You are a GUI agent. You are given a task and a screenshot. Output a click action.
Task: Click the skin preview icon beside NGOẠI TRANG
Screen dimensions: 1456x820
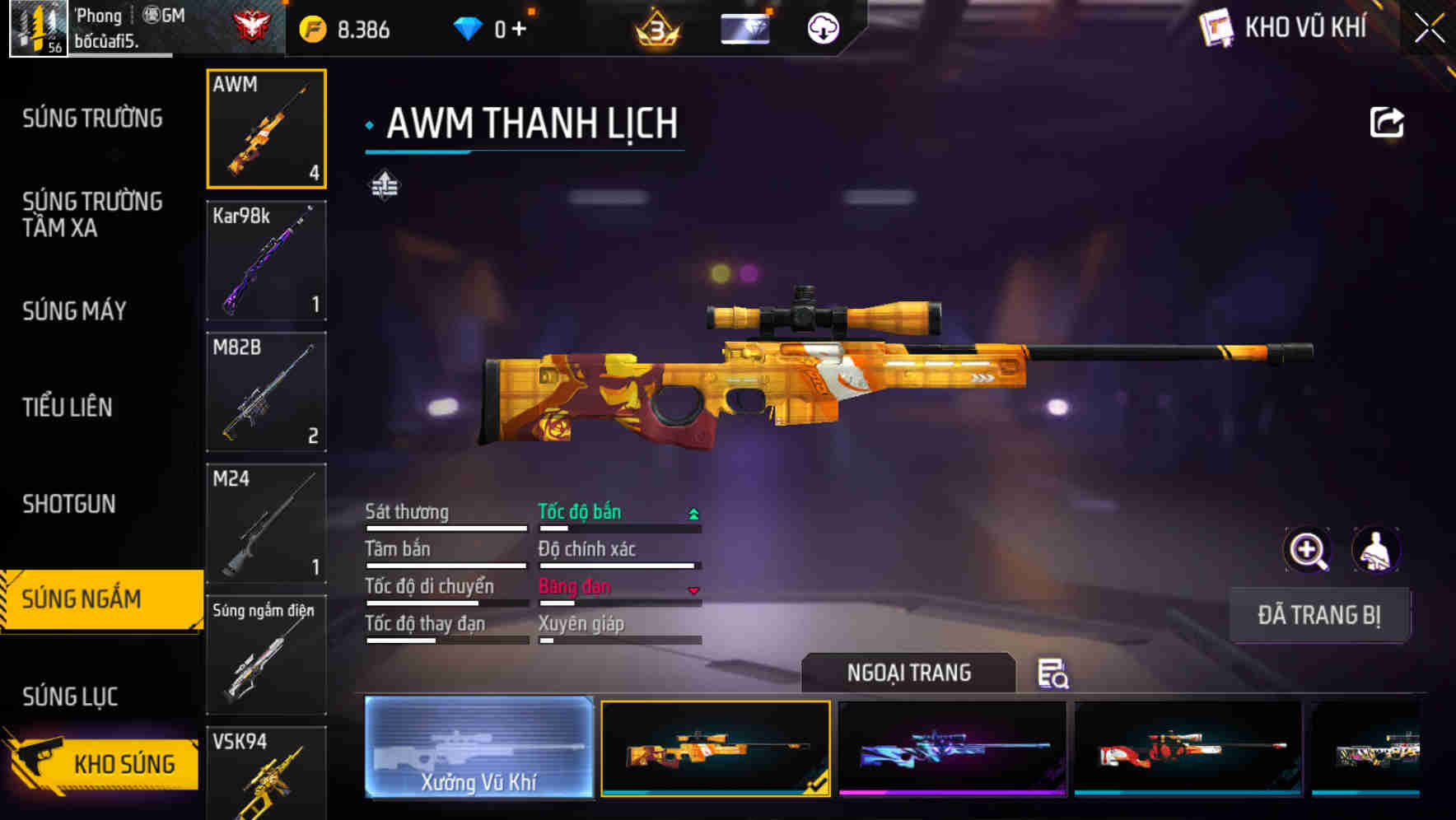(1054, 673)
